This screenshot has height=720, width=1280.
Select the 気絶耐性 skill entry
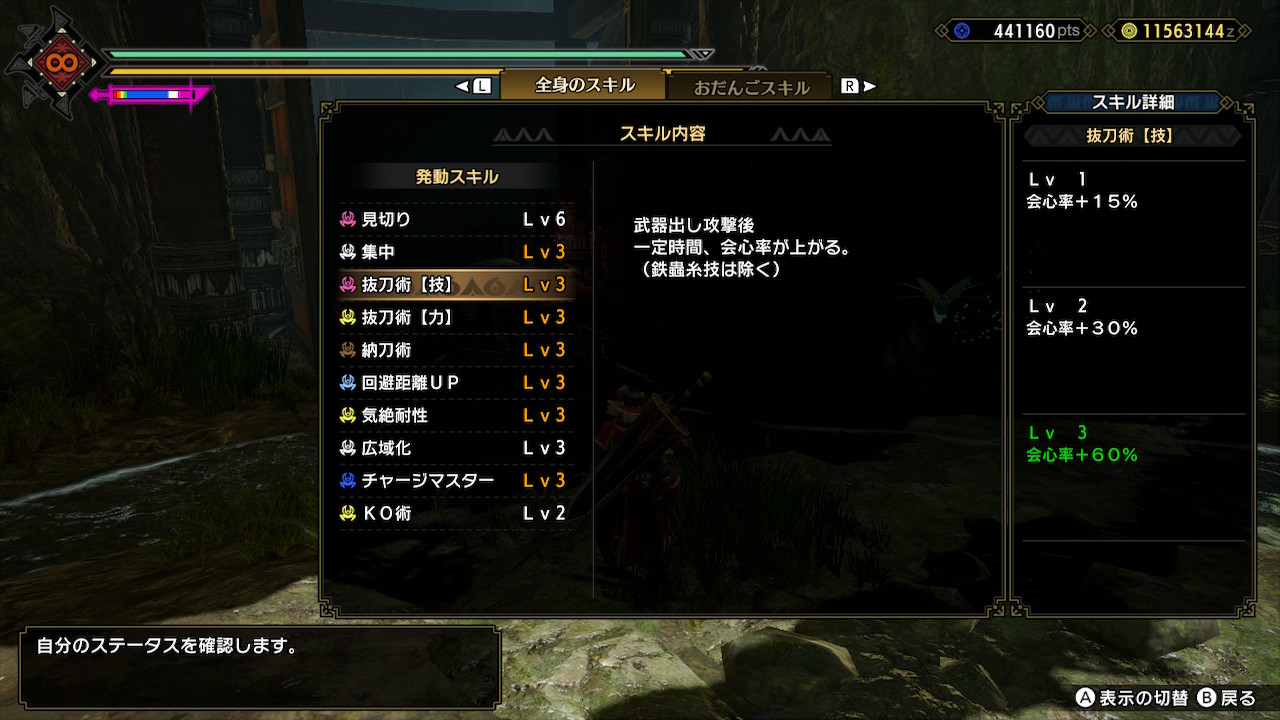[455, 415]
